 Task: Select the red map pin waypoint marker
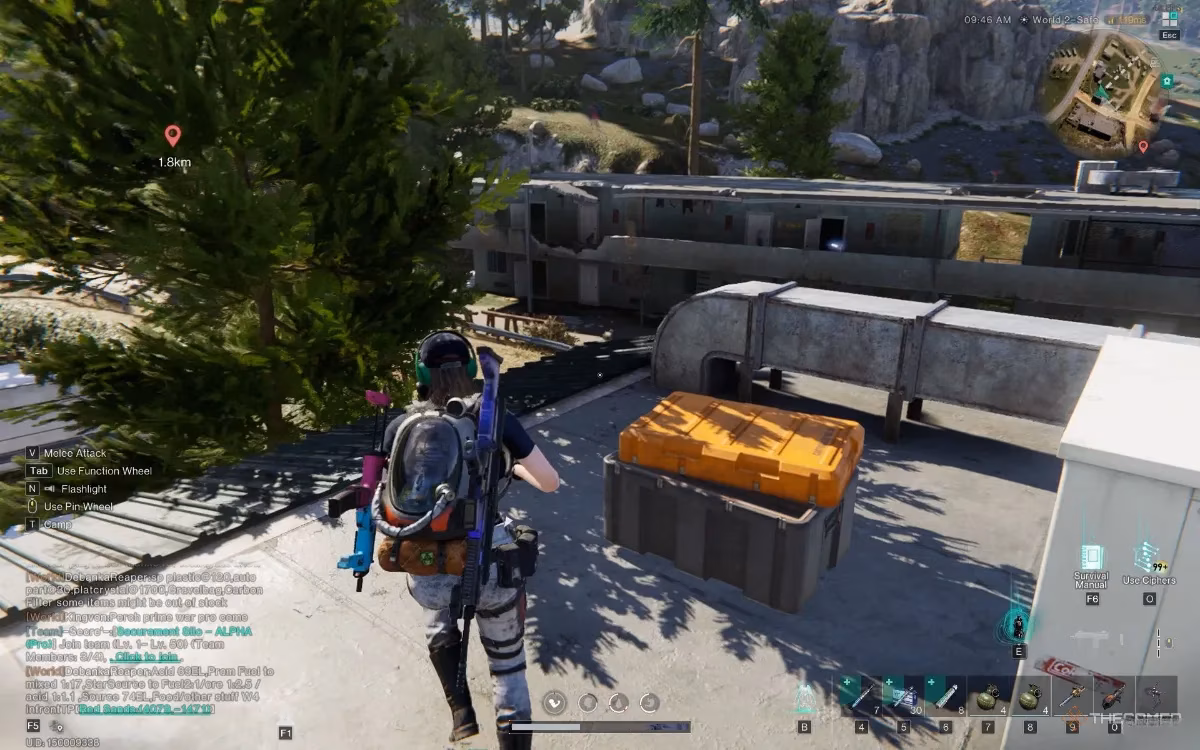pos(172,135)
